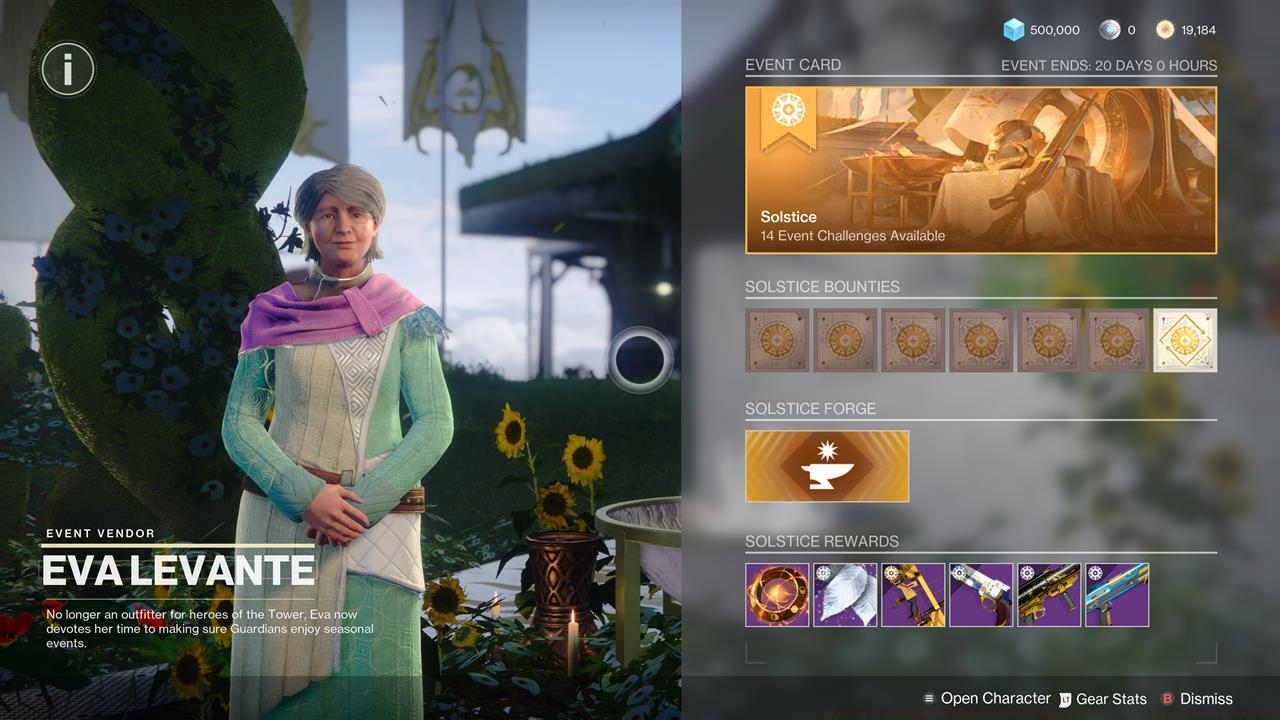
Task: Select the blue submachine gun reward
Action: pyautogui.click(x=1117, y=594)
